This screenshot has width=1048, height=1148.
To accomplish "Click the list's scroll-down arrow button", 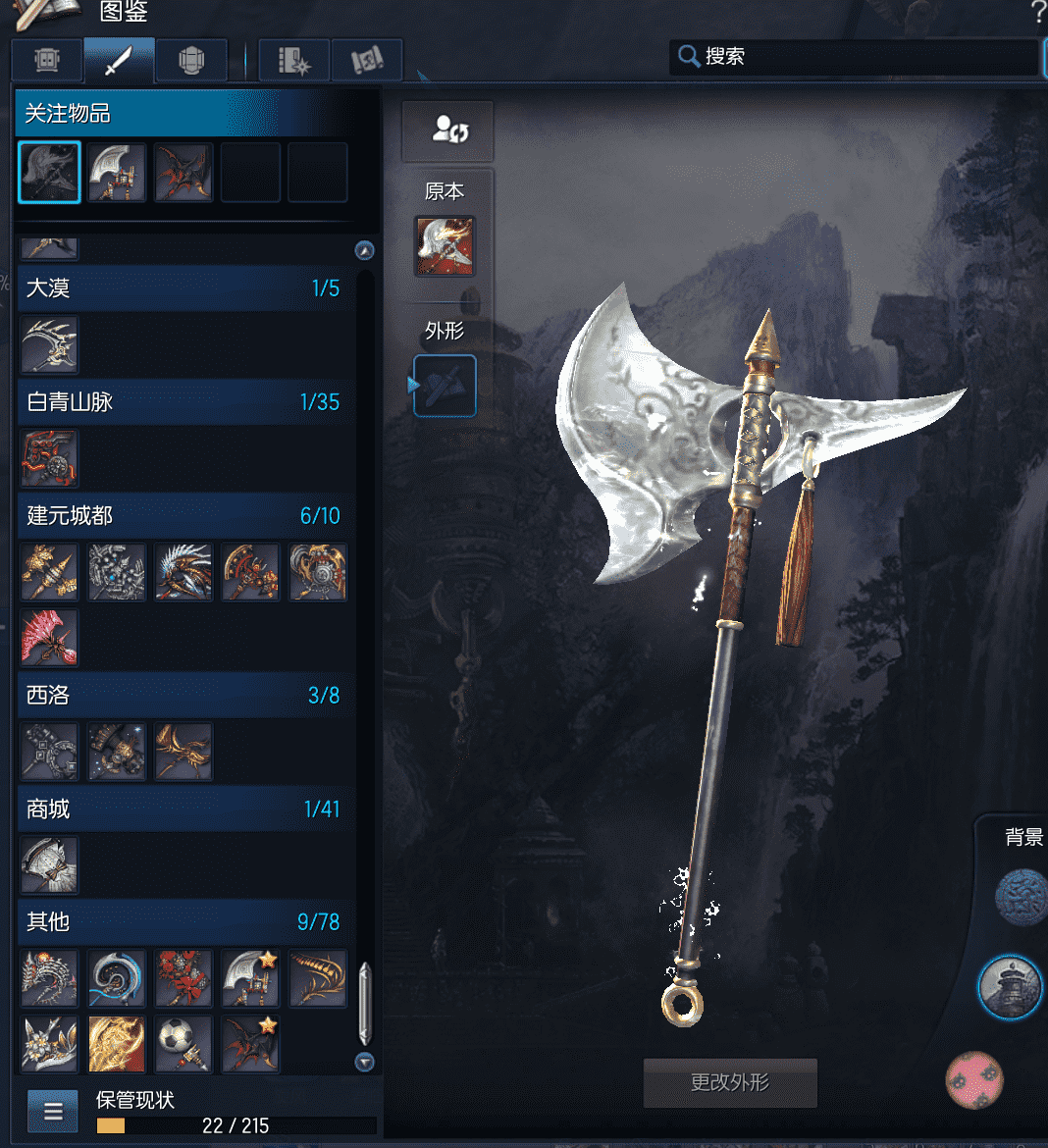I will 365,1062.
